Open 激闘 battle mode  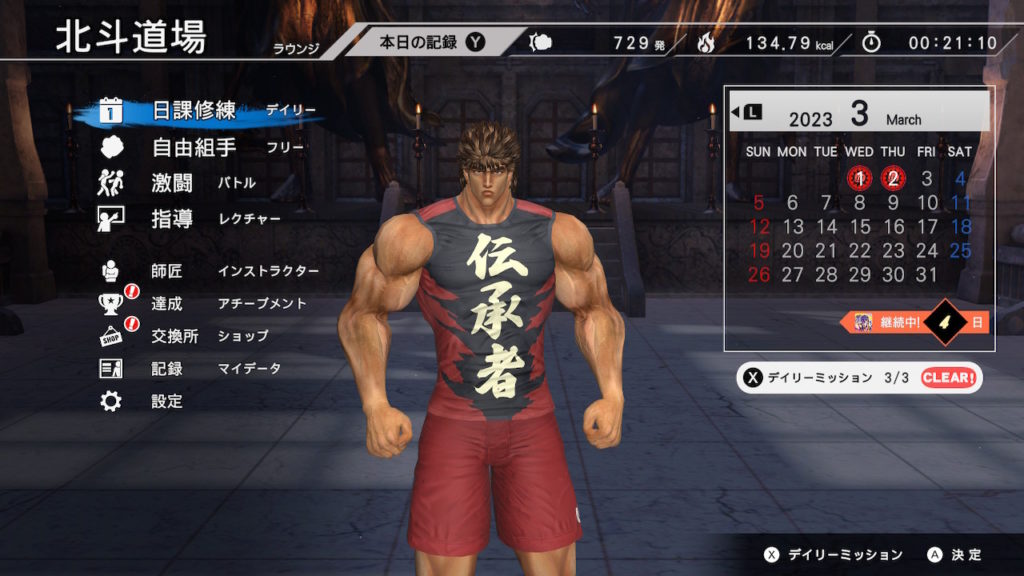pos(173,183)
